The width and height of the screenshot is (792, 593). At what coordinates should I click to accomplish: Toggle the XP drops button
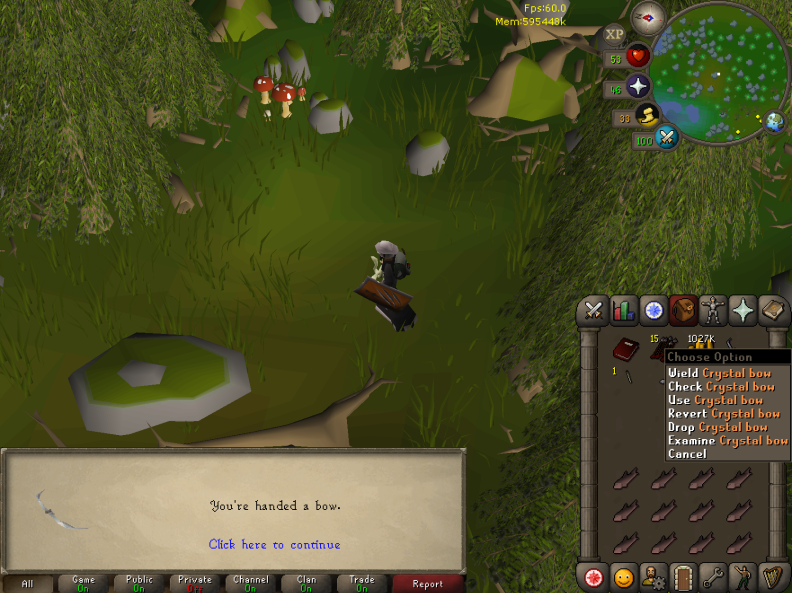click(614, 35)
